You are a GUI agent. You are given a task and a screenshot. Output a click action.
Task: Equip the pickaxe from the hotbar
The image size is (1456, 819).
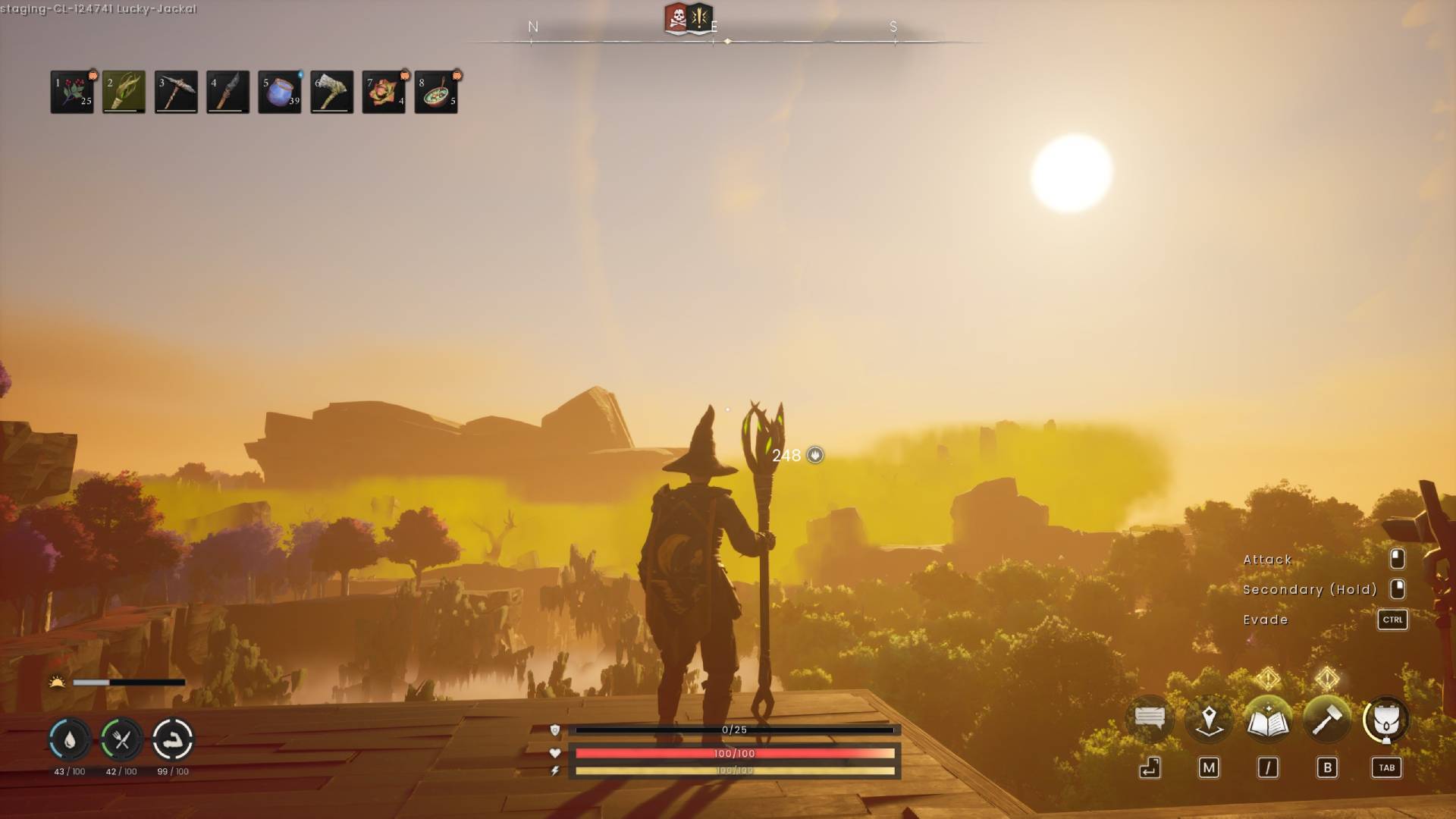176,93
